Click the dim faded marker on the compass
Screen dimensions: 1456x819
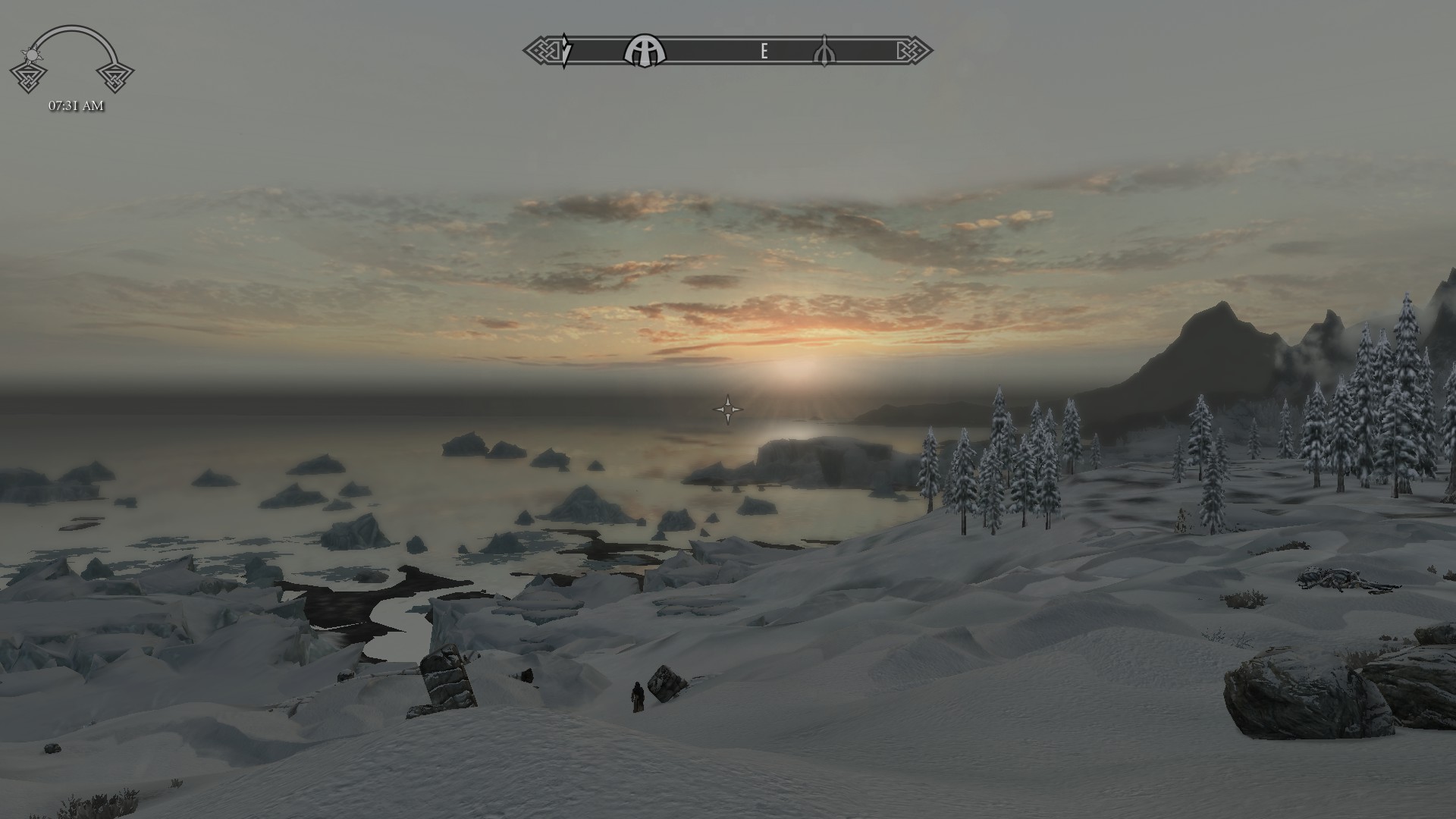[824, 52]
